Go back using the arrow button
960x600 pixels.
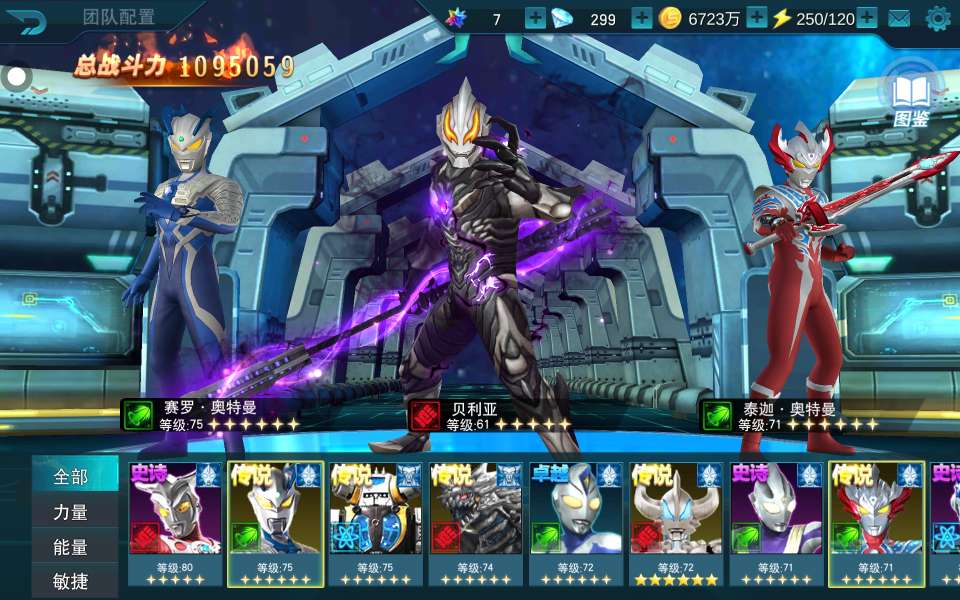point(27,20)
